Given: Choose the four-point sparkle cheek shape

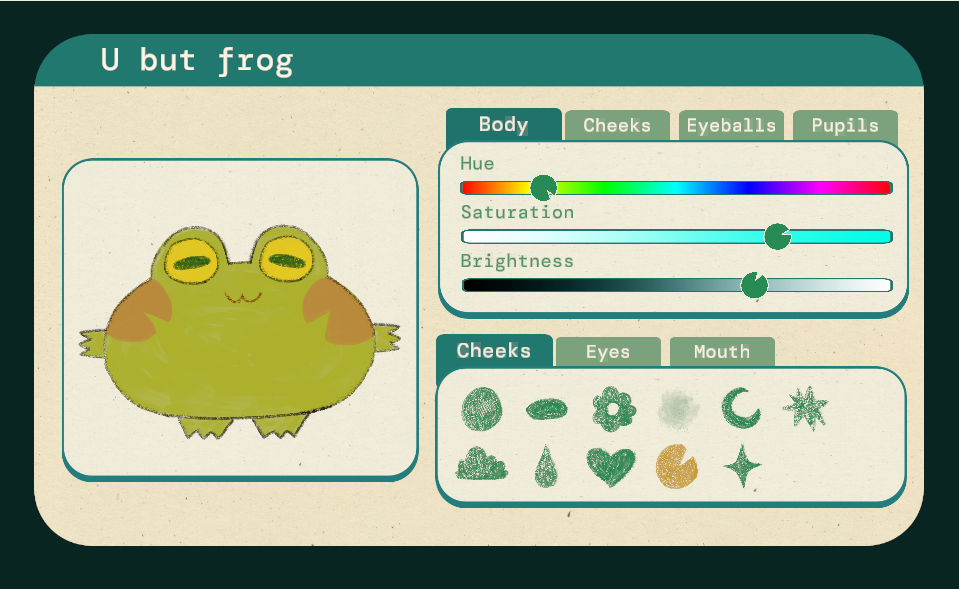Looking at the screenshot, I should point(742,466).
